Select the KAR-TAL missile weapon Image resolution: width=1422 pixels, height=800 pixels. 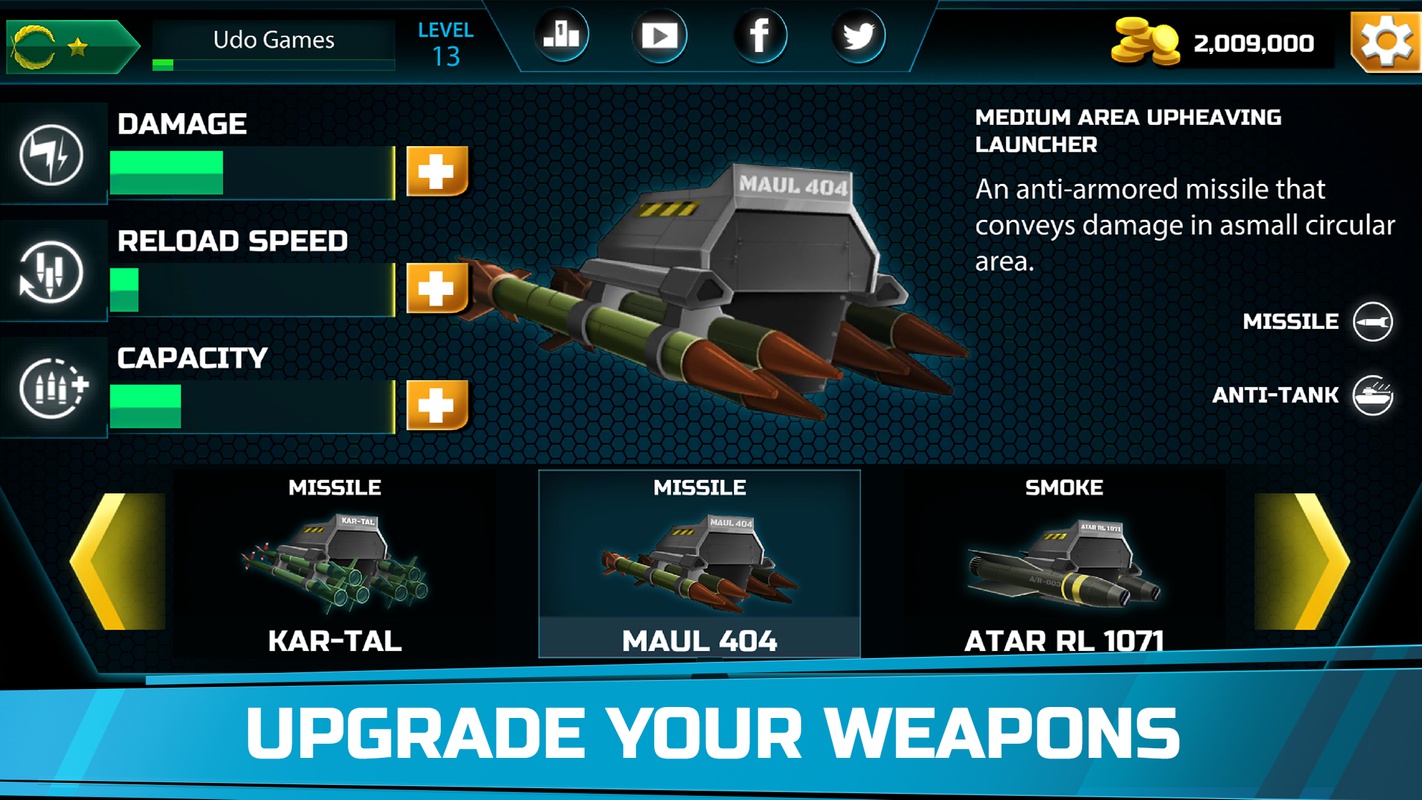tap(335, 565)
